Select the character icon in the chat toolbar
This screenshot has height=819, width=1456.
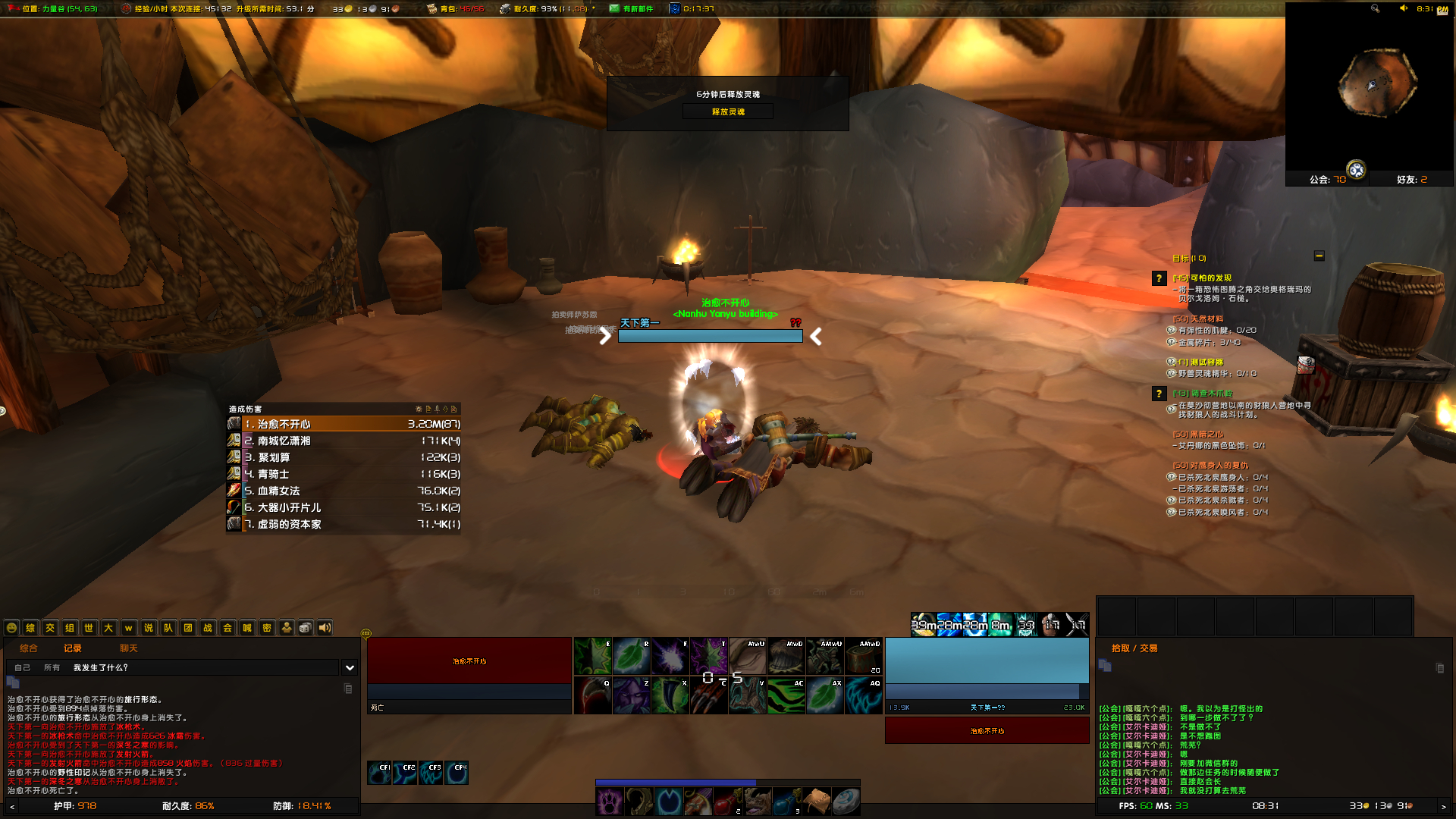click(x=286, y=628)
